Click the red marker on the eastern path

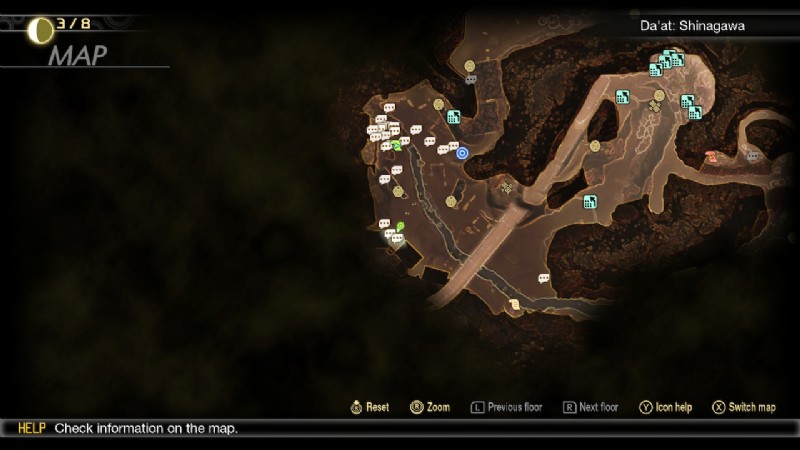(x=710, y=156)
